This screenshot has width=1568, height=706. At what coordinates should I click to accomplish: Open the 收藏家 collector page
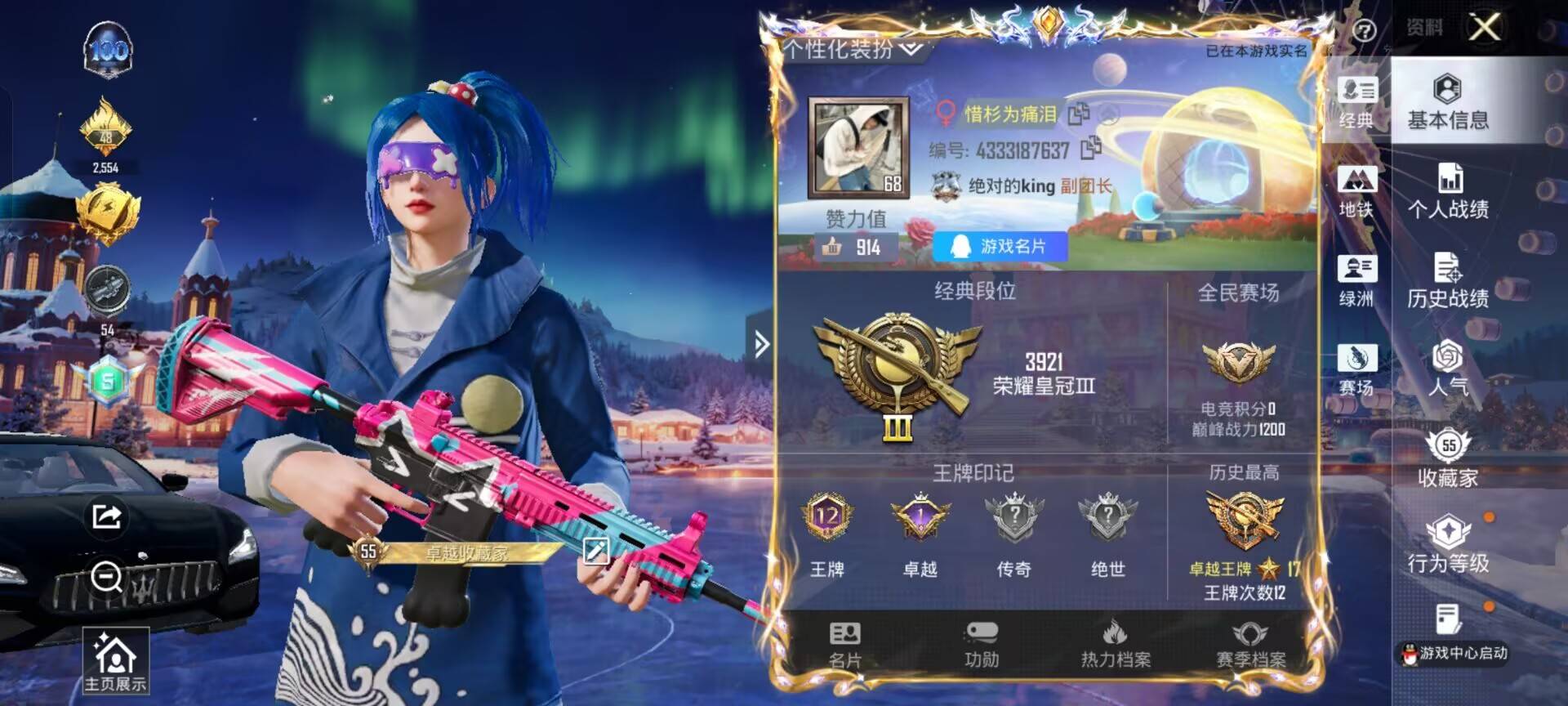tap(1447, 459)
